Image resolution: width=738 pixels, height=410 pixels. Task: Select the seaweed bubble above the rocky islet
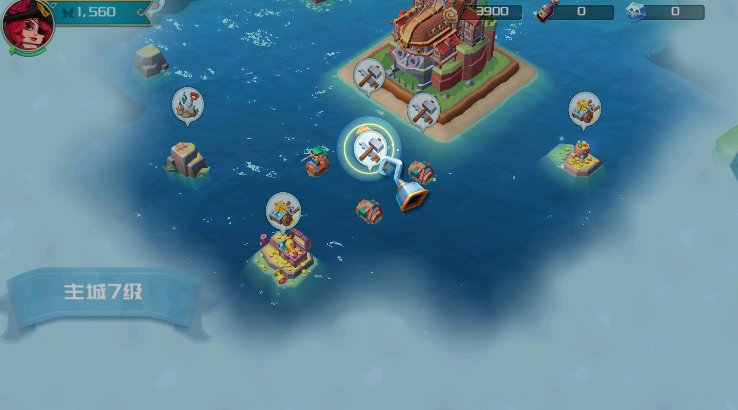pyautogui.click(x=187, y=104)
